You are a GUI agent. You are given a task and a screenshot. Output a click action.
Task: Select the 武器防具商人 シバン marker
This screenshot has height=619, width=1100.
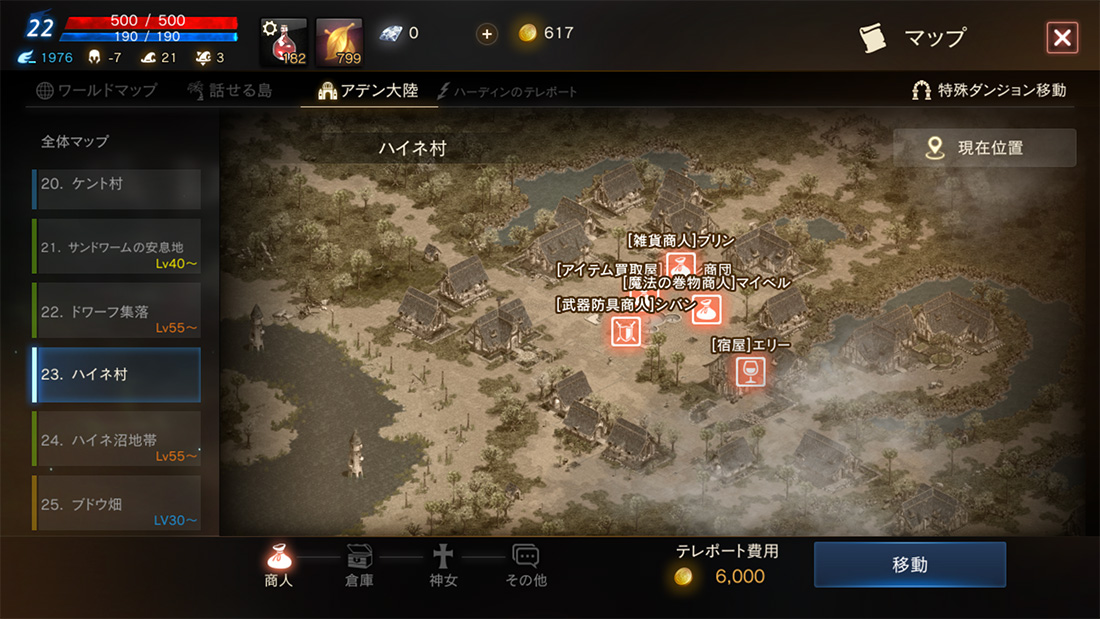click(x=626, y=331)
